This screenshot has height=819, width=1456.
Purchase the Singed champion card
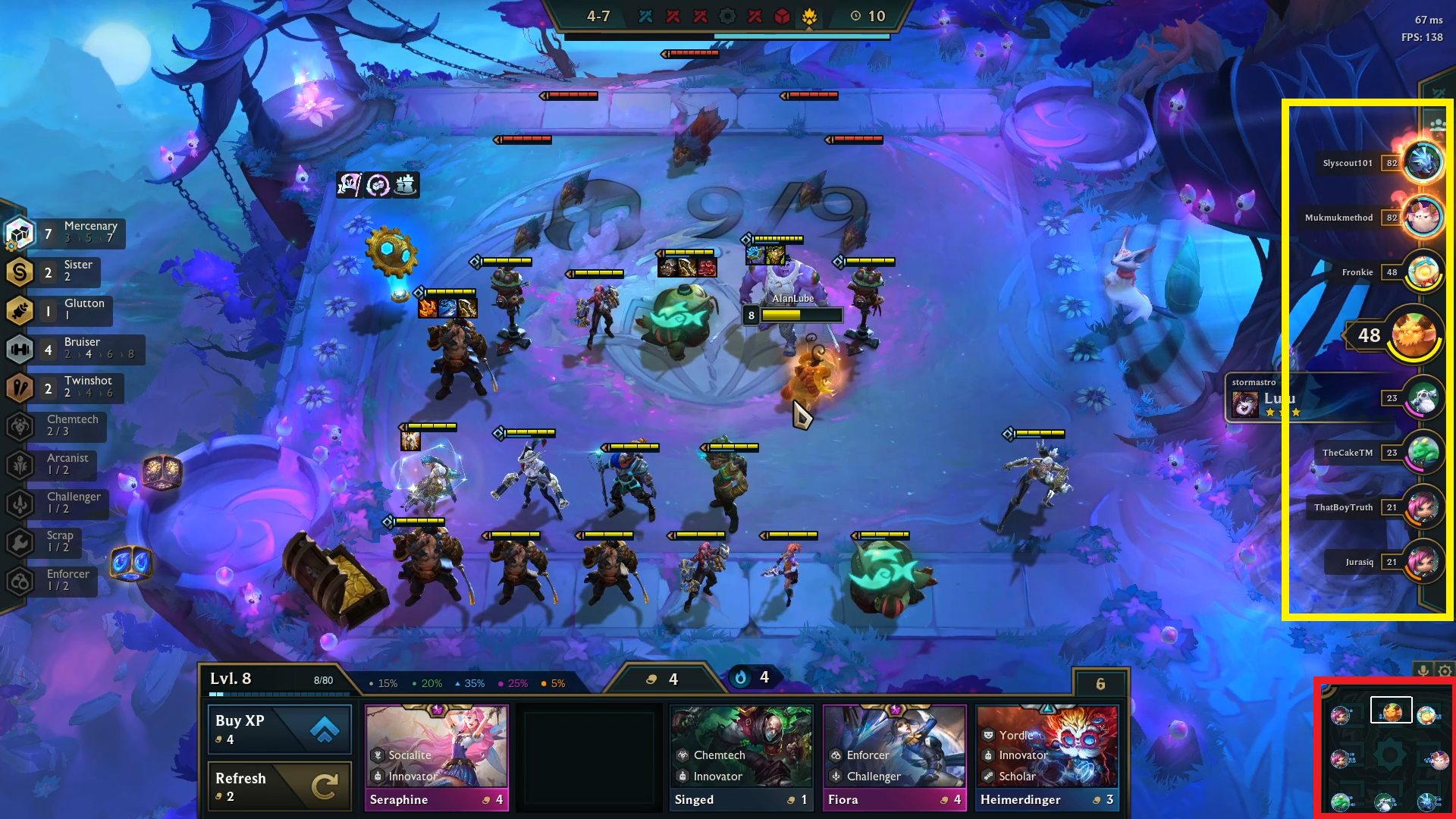[x=741, y=758]
